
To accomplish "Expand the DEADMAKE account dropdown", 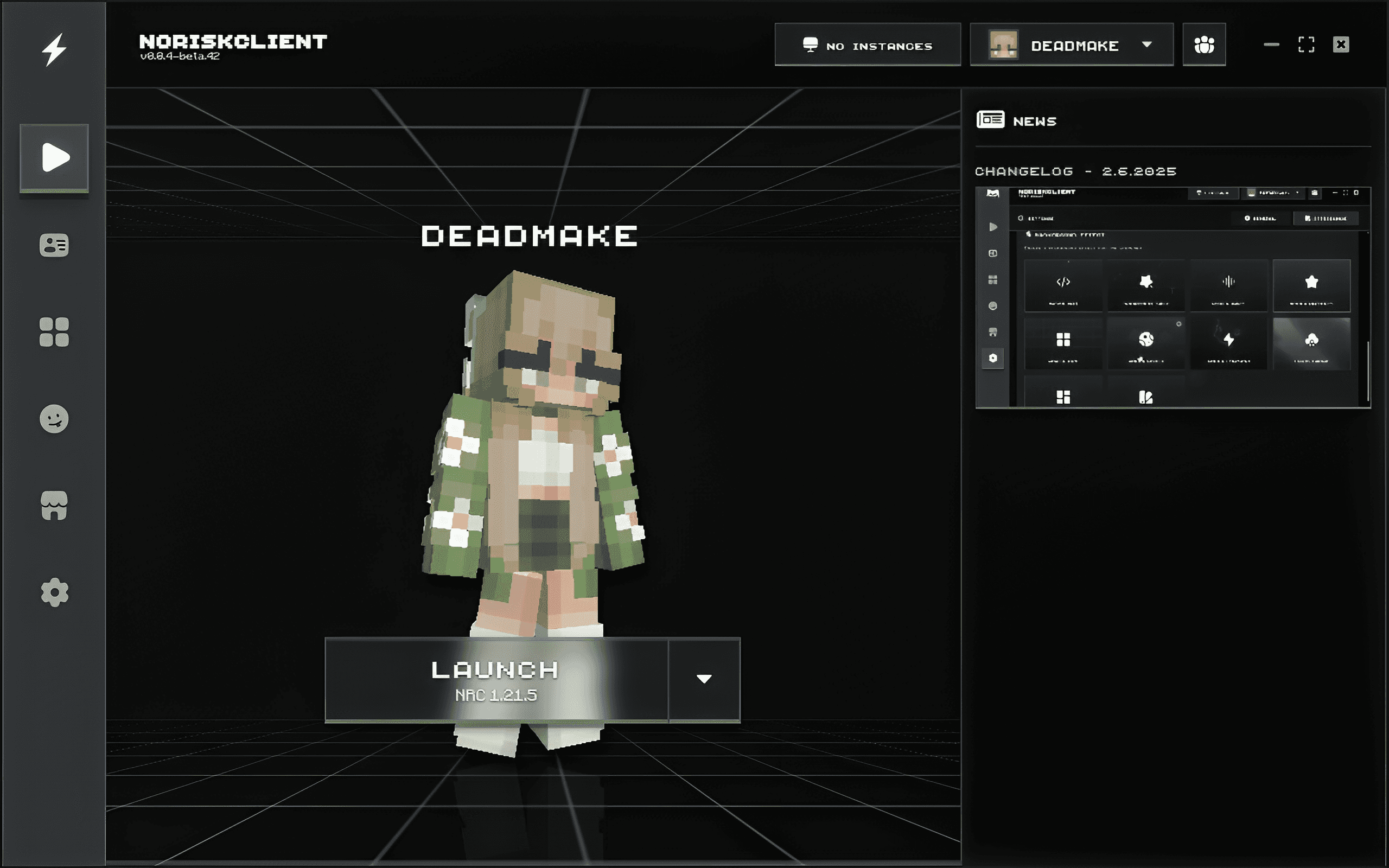I will pos(1146,46).
